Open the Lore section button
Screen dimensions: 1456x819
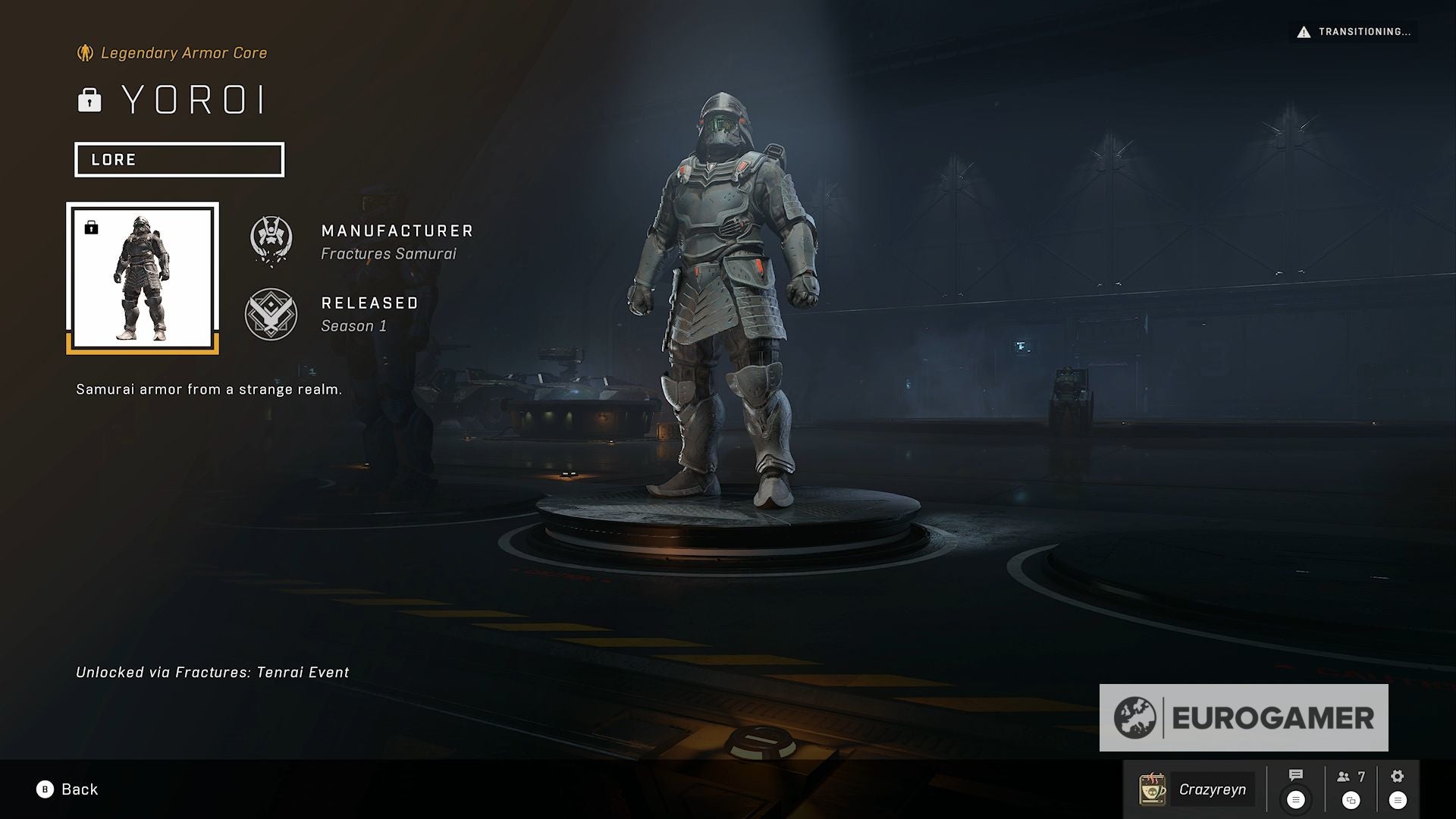pos(179,160)
